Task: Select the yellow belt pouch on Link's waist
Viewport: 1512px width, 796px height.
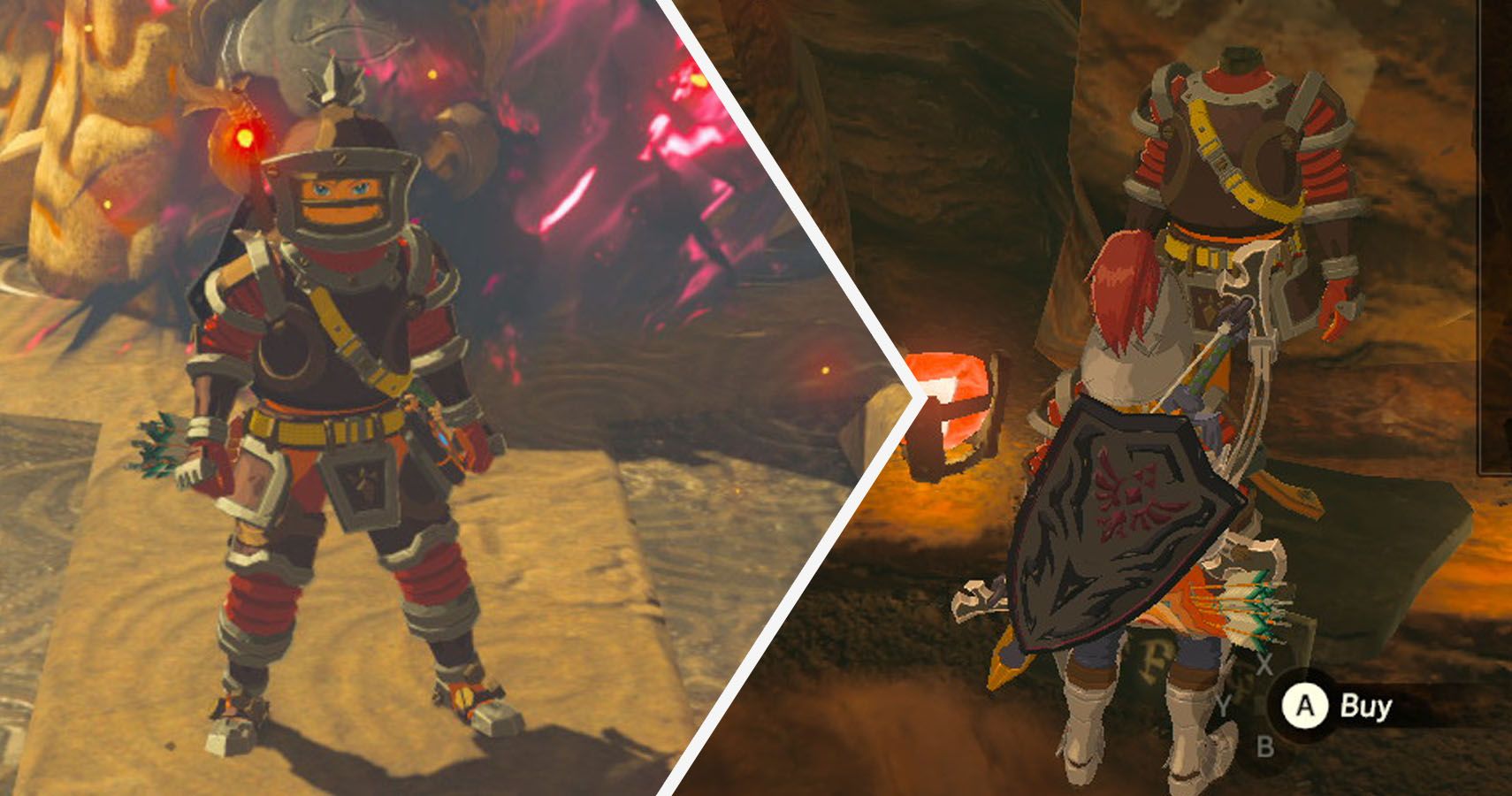Action: click(311, 427)
